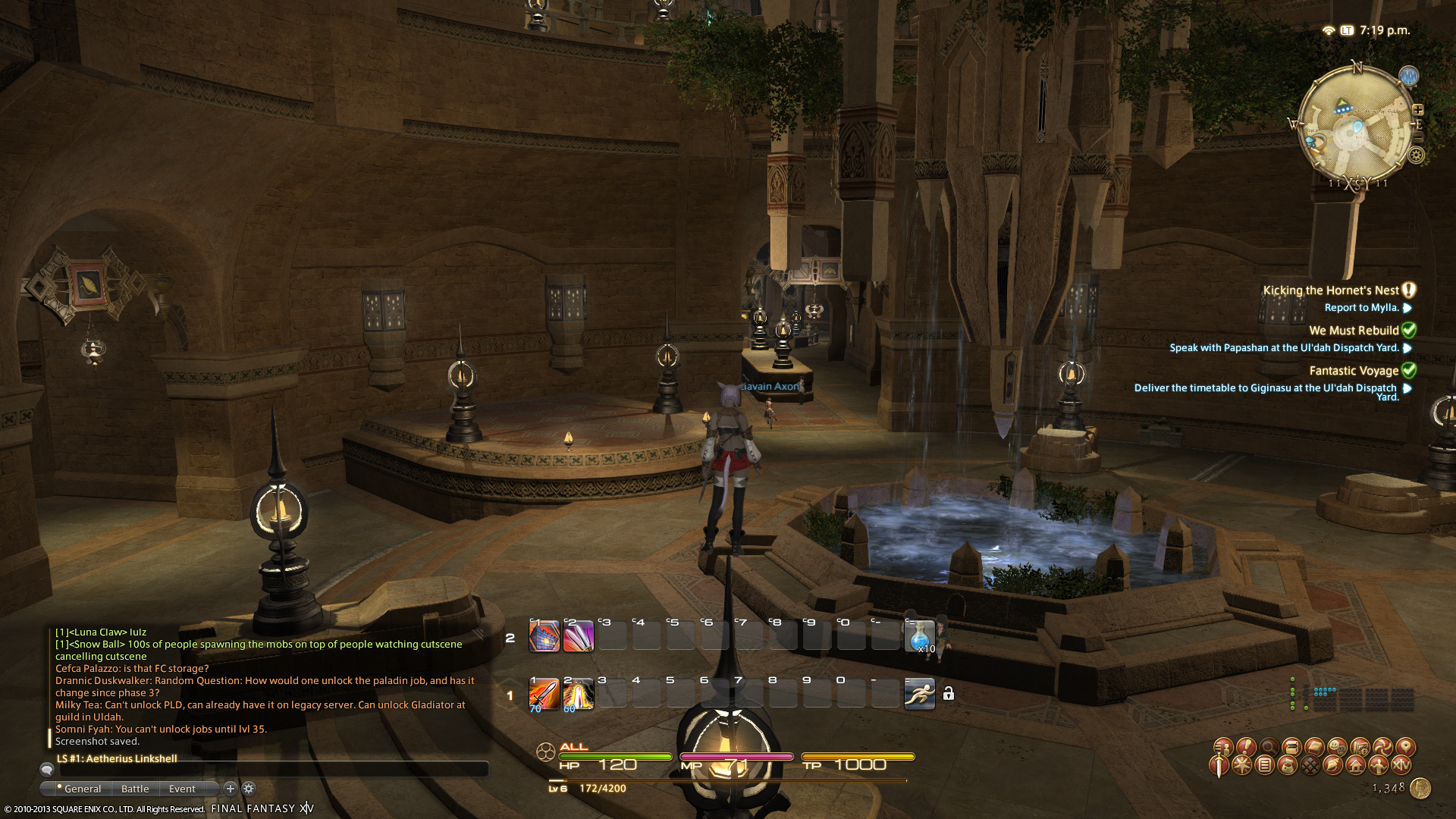Viewport: 1456px width, 819px height.
Task: Activate the Sprint running-figure ability
Action: click(x=919, y=694)
